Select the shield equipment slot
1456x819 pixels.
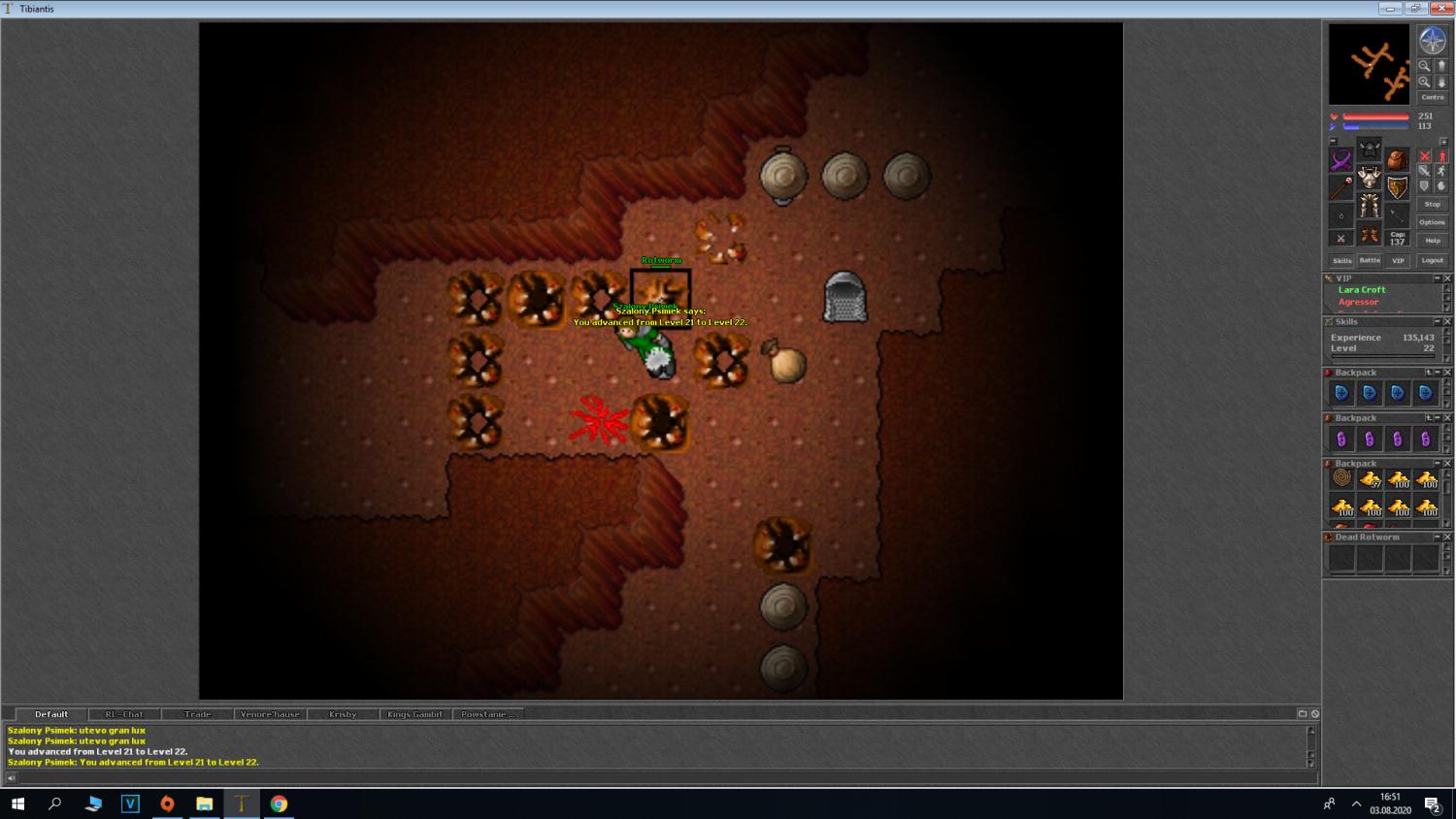[1398, 187]
